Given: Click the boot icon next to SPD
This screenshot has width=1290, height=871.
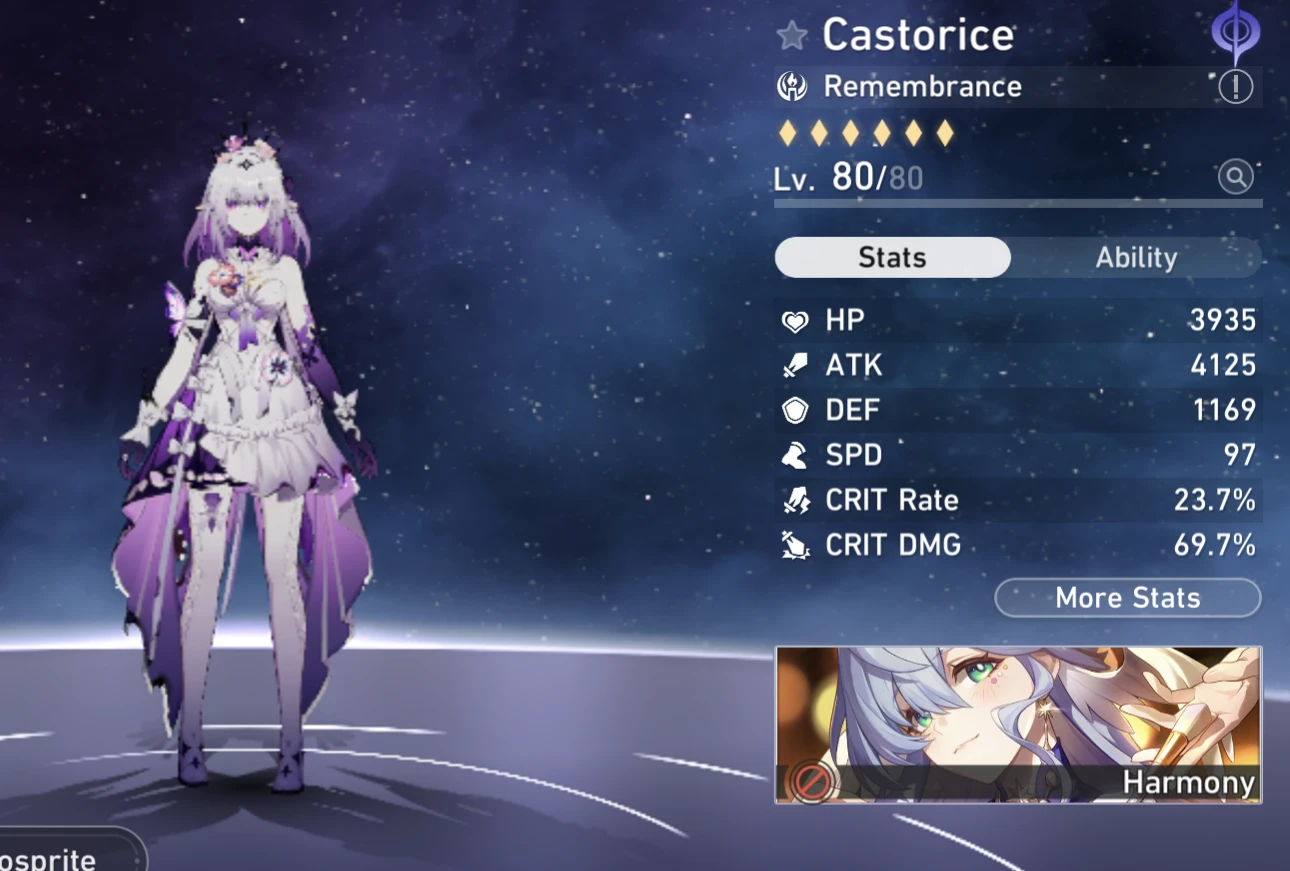Looking at the screenshot, I should (795, 455).
